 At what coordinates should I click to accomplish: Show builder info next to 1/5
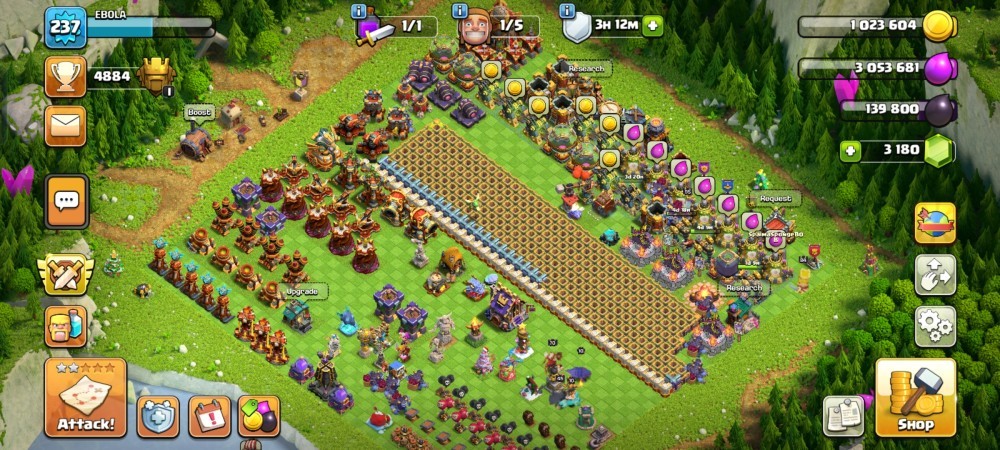click(x=460, y=11)
